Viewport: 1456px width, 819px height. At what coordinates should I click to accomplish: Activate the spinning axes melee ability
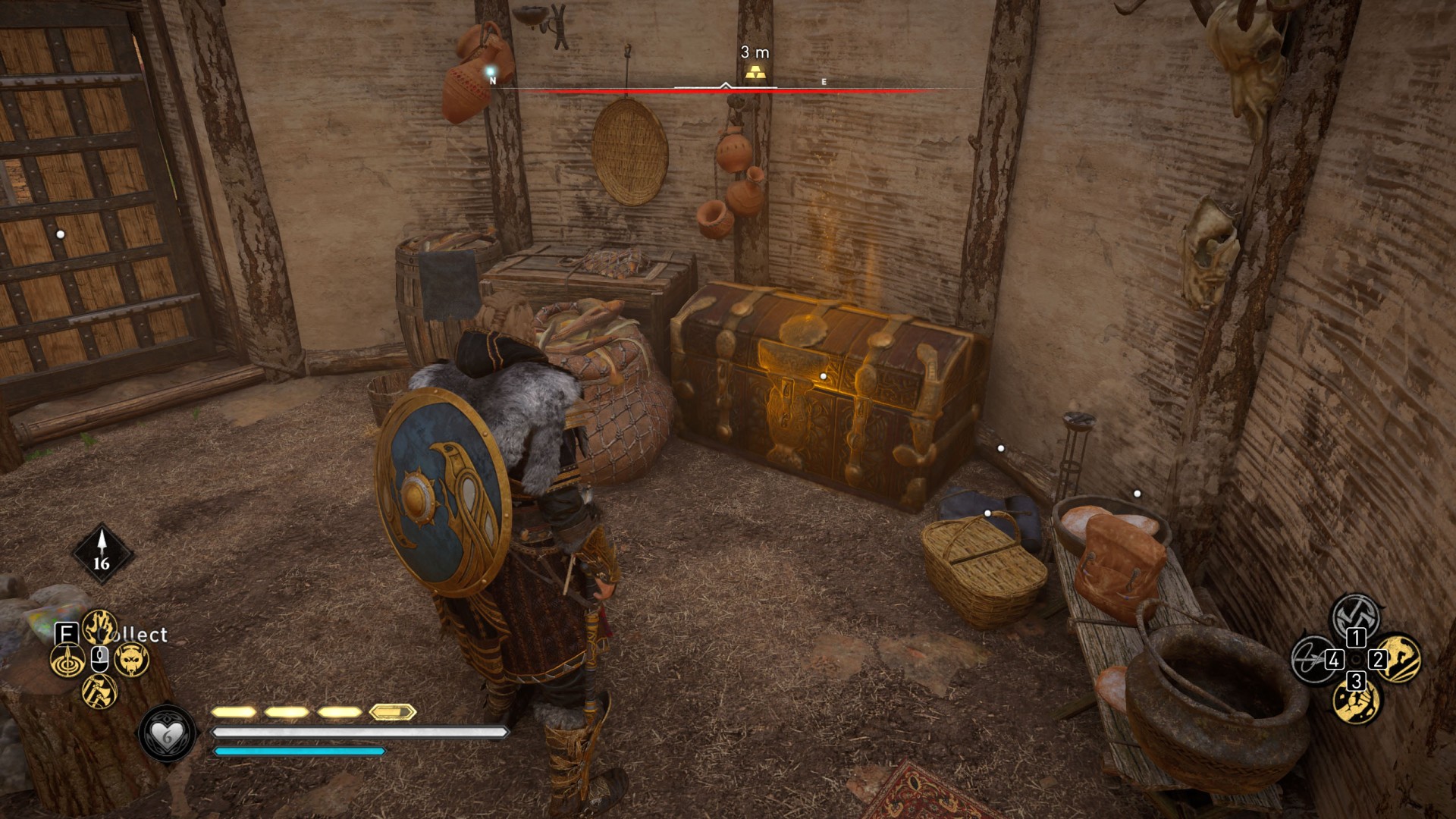[x=1355, y=614]
